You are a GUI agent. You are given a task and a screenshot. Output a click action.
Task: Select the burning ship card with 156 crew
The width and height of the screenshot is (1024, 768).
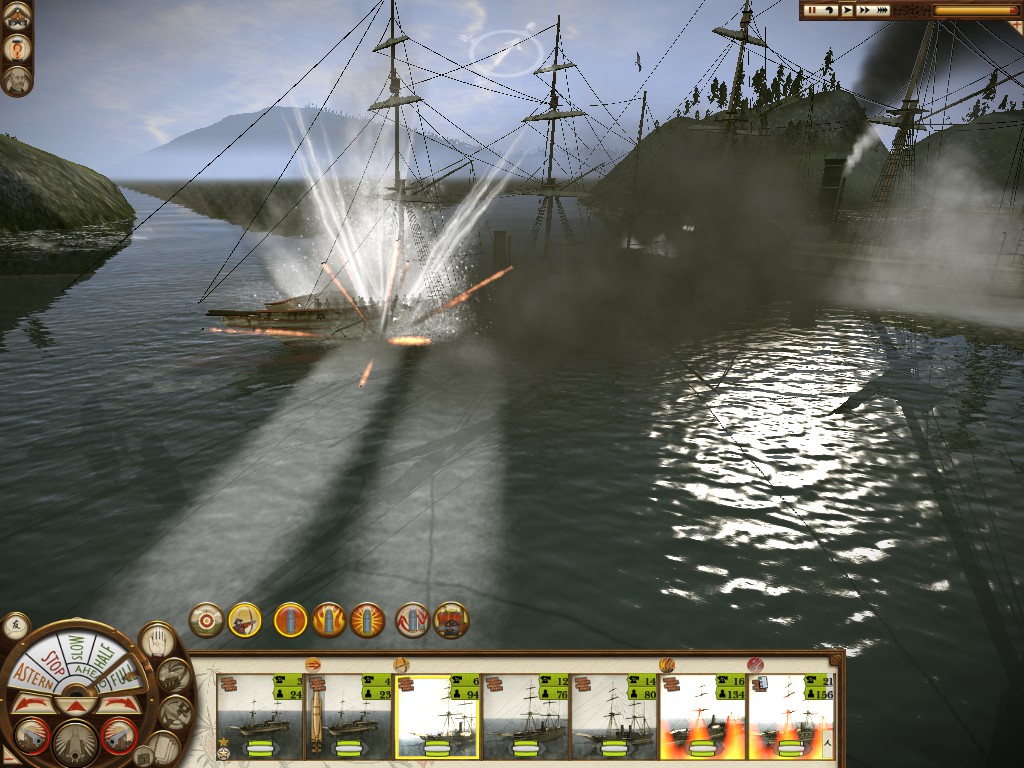coord(790,716)
